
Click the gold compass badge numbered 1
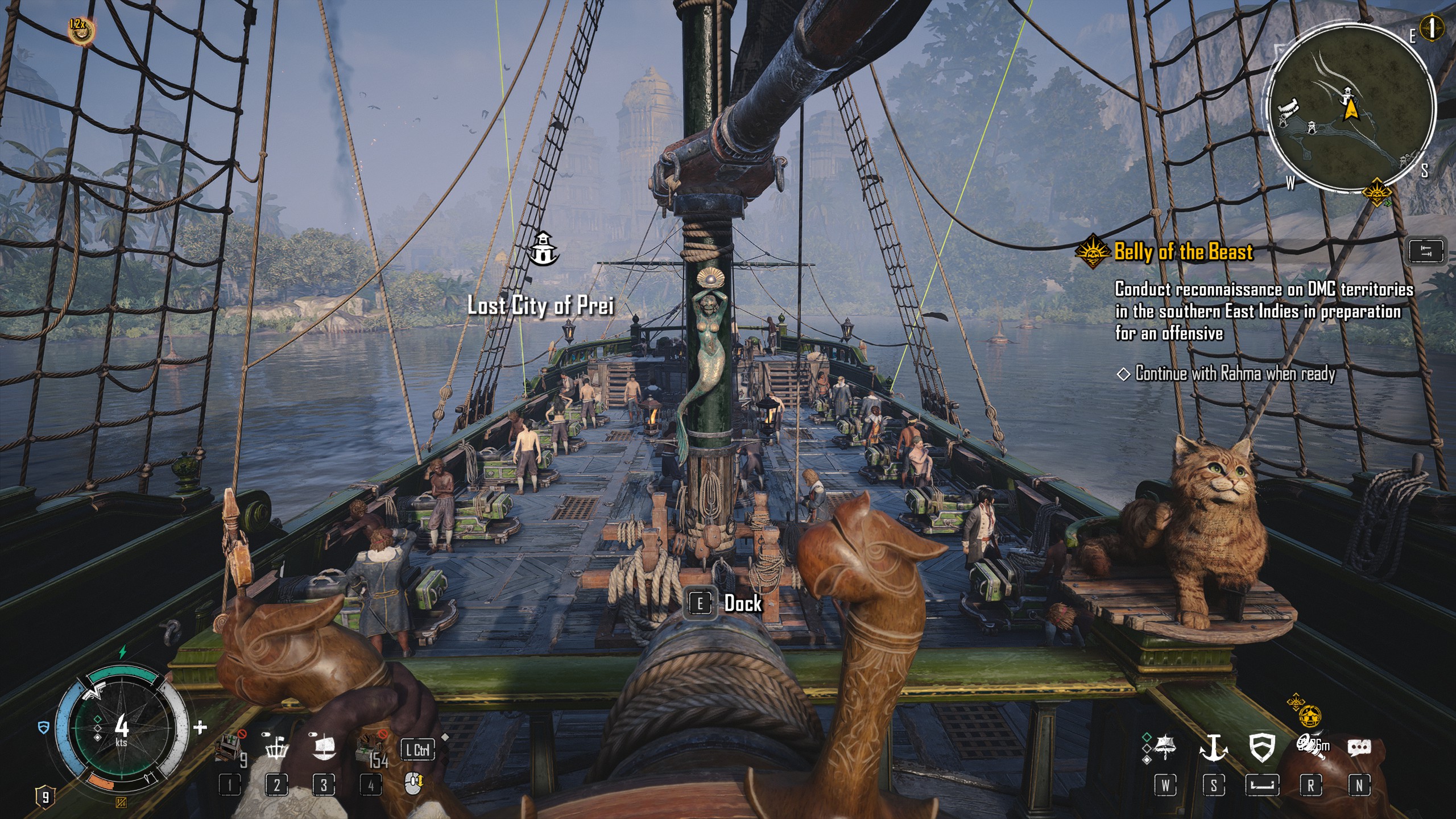coord(1432,27)
